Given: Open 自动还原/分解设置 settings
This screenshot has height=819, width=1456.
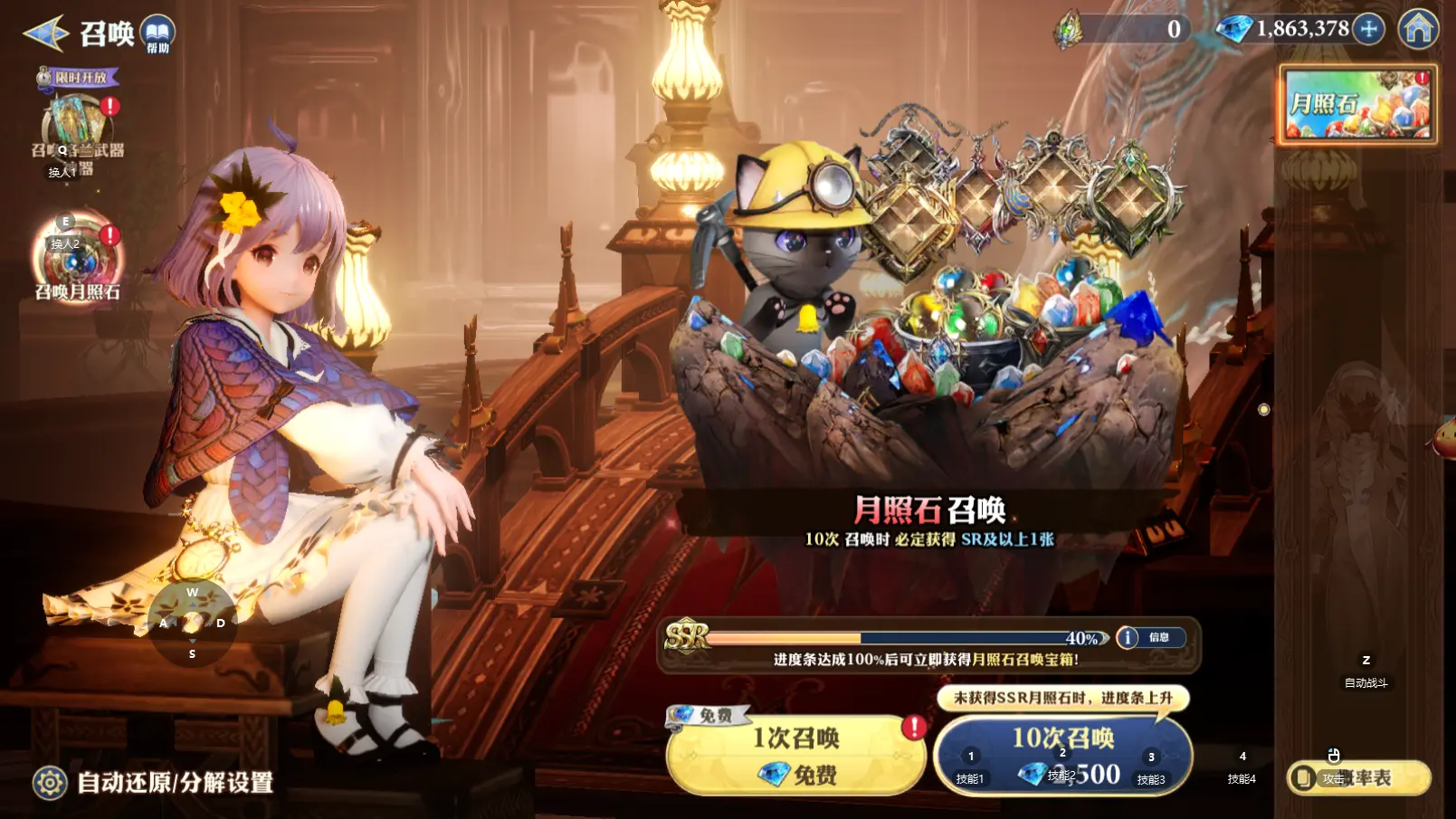Looking at the screenshot, I should [154, 782].
